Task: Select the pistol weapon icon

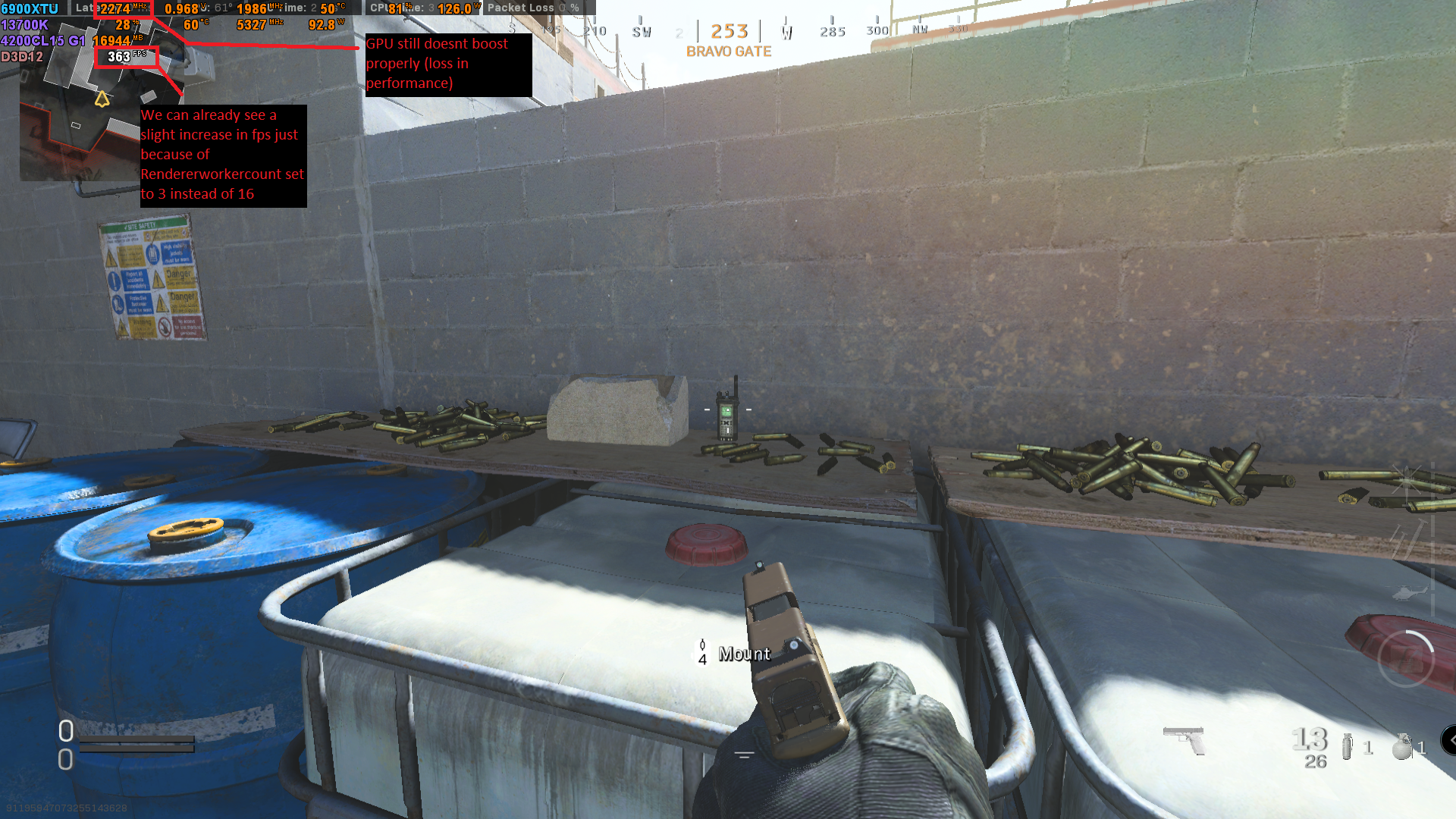Action: pyautogui.click(x=1185, y=739)
